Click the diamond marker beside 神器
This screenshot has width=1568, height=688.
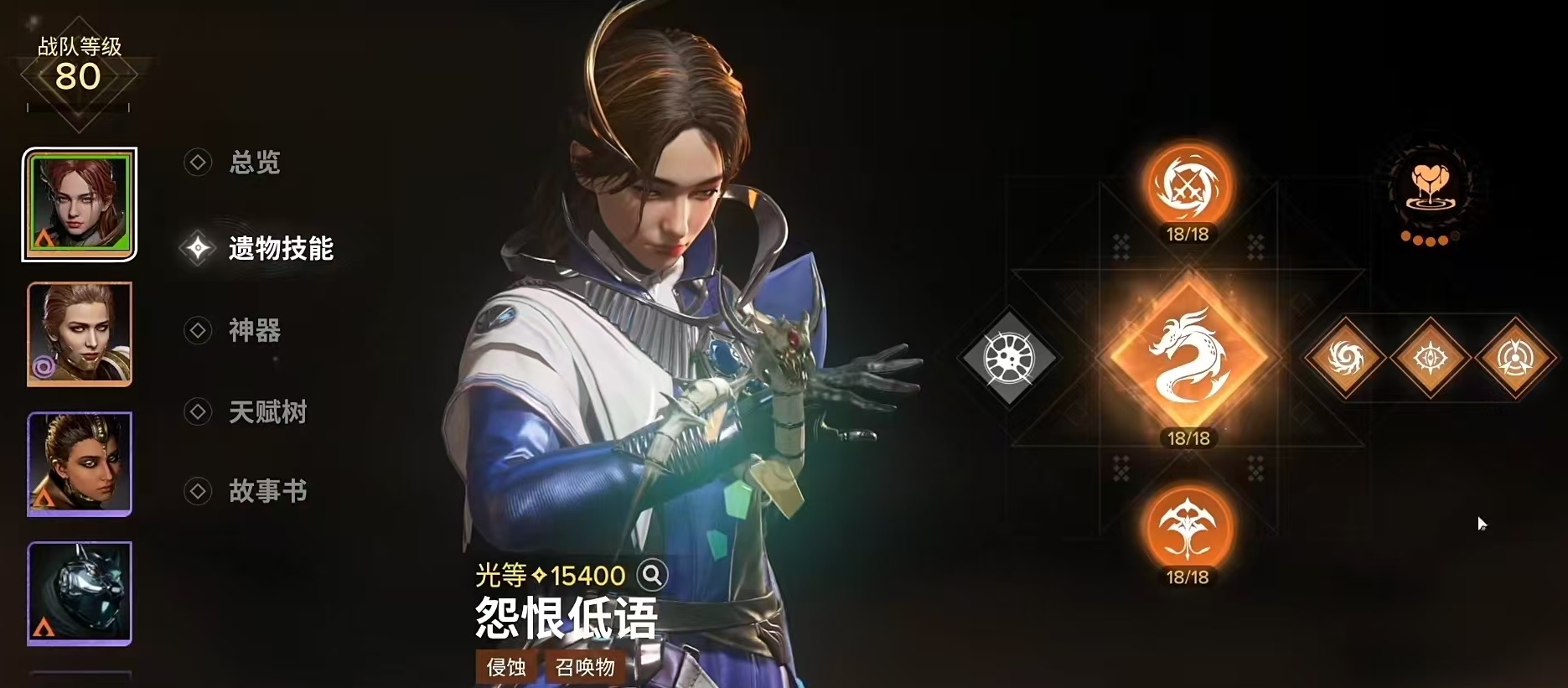(x=198, y=330)
